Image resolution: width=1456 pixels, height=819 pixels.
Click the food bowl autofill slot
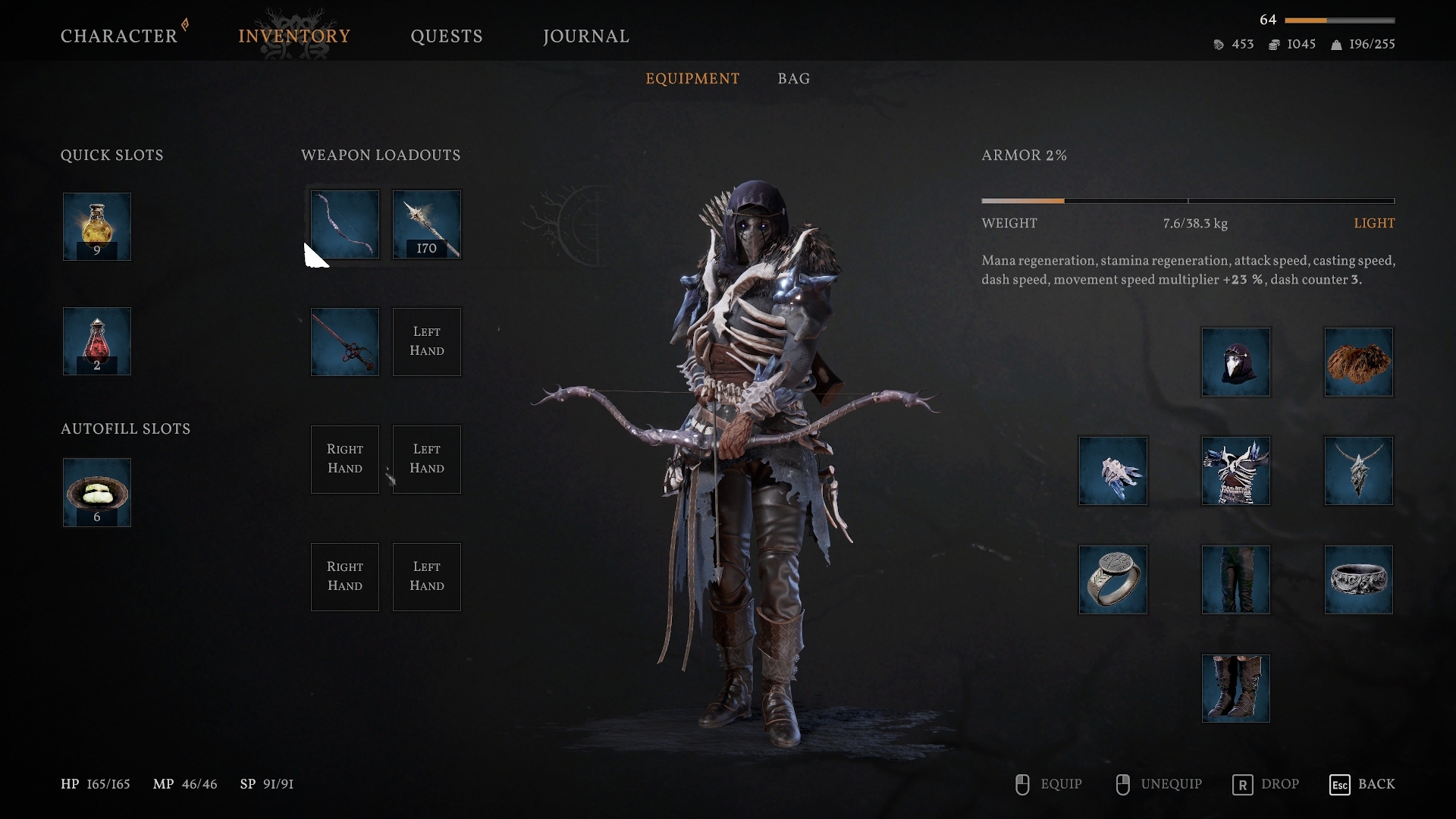pyautogui.click(x=97, y=492)
